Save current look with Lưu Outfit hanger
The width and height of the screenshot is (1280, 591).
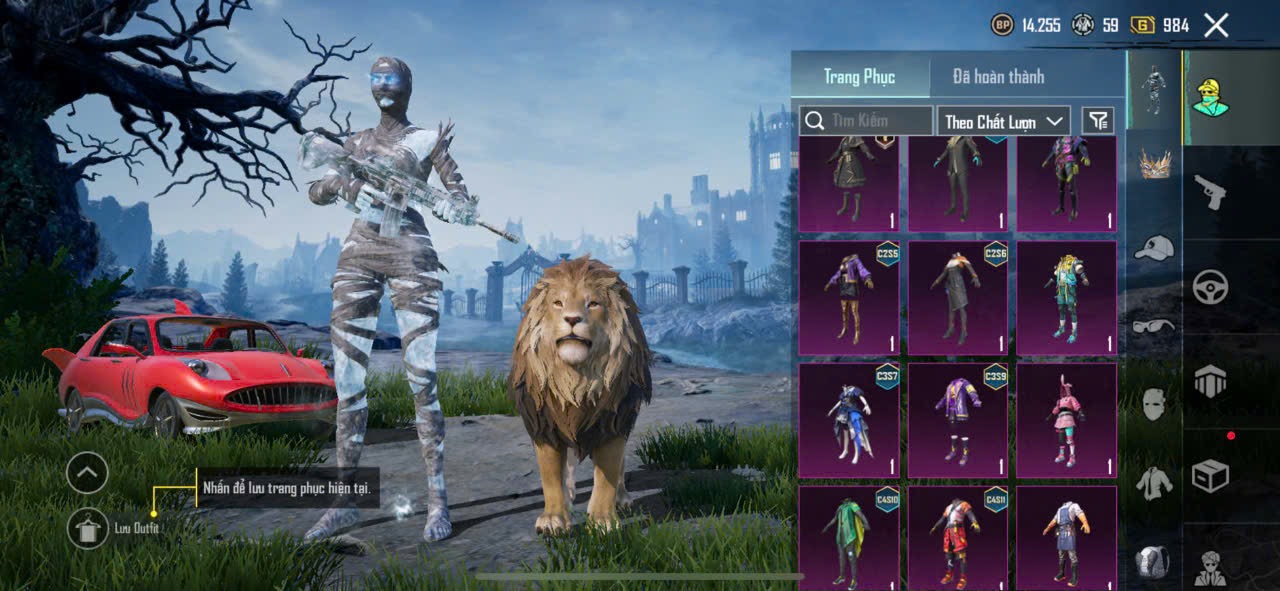[88, 527]
